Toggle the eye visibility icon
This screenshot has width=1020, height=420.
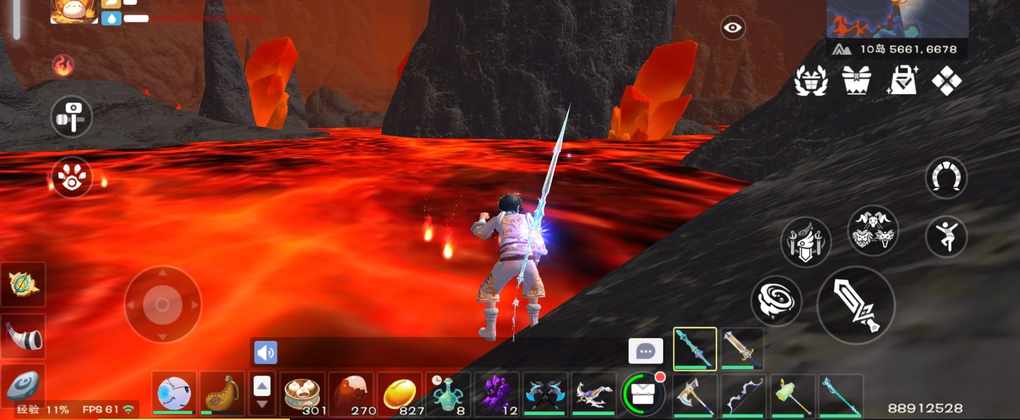(x=733, y=29)
